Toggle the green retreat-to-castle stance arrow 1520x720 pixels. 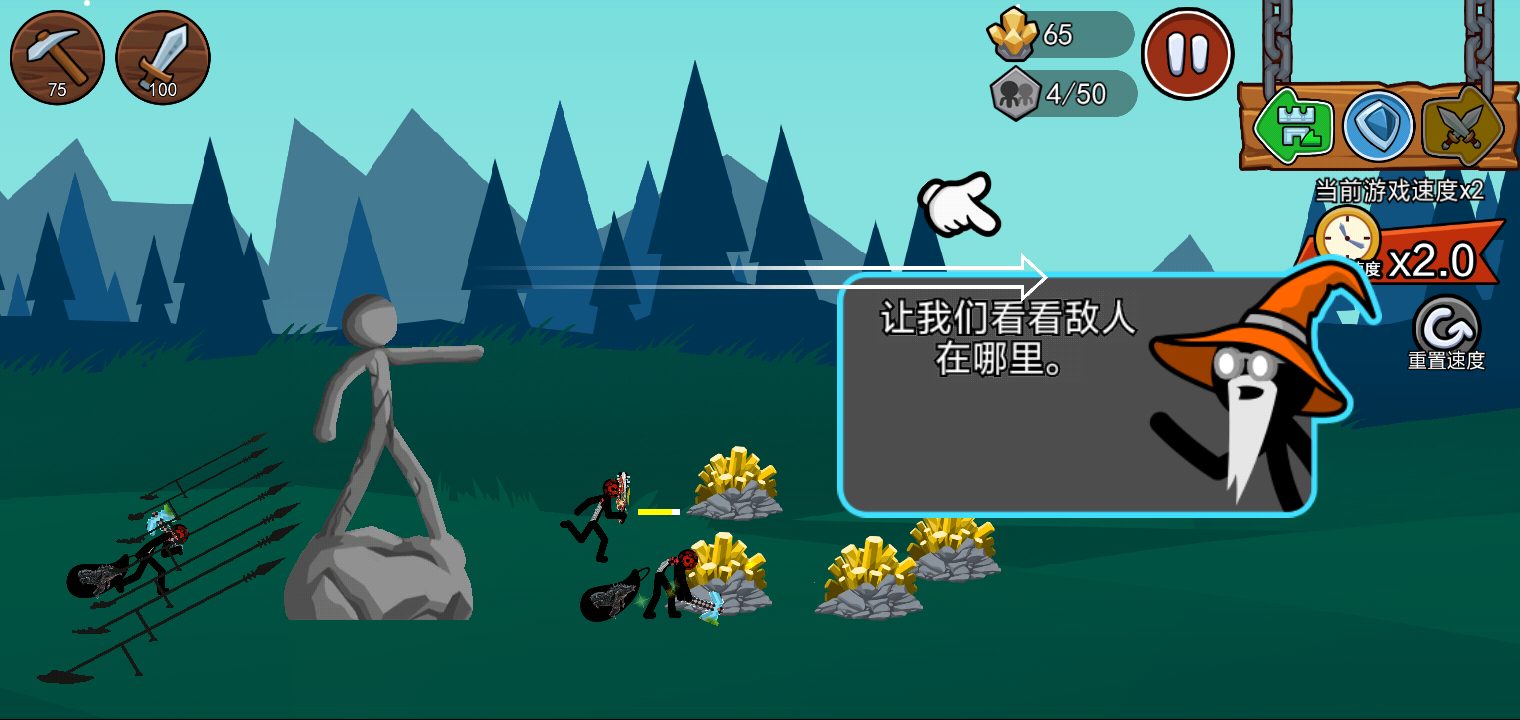click(x=1290, y=126)
